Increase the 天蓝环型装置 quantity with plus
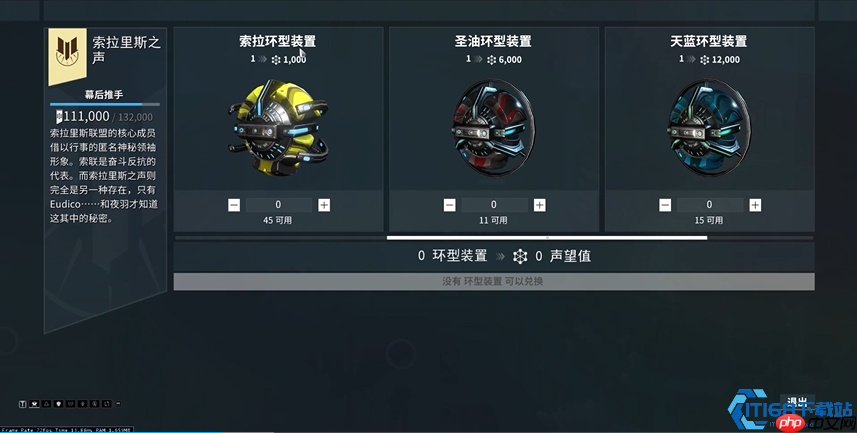The height and width of the screenshot is (433, 857). click(755, 205)
